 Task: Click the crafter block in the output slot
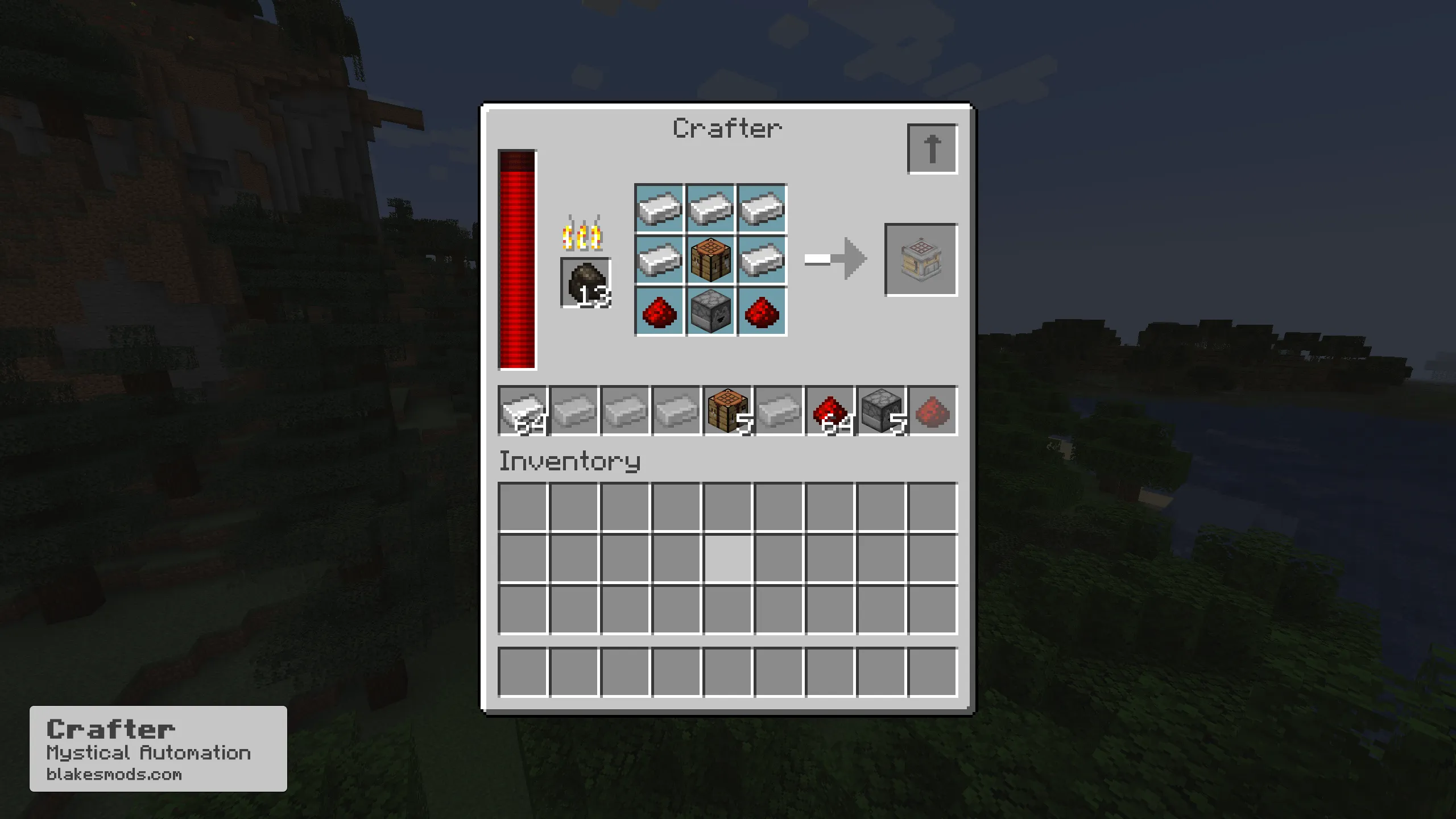click(921, 260)
